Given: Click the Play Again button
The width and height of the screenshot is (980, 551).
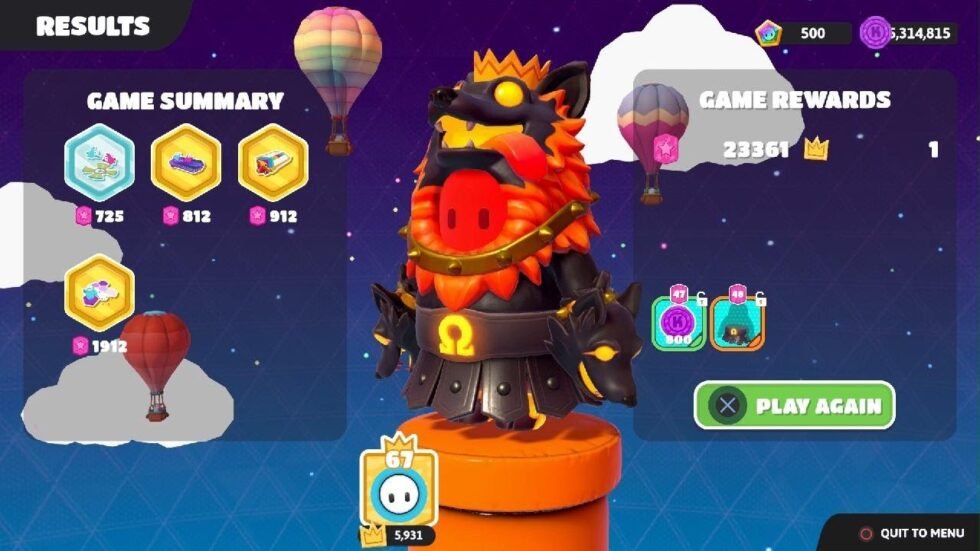Looking at the screenshot, I should (x=794, y=406).
